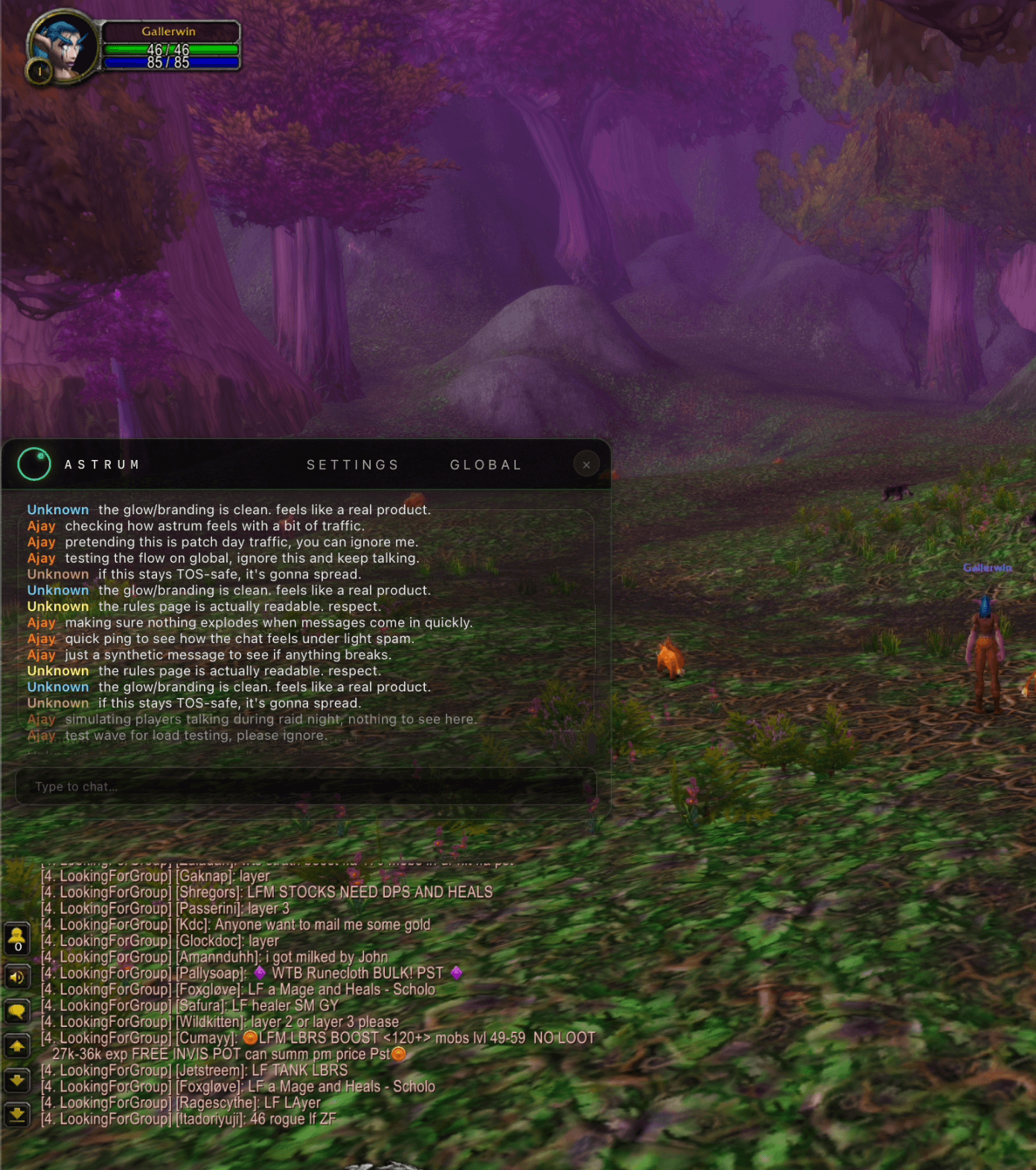Switch to the SETTINGS tab in Astrum
This screenshot has height=1170, width=1036.
click(x=352, y=464)
